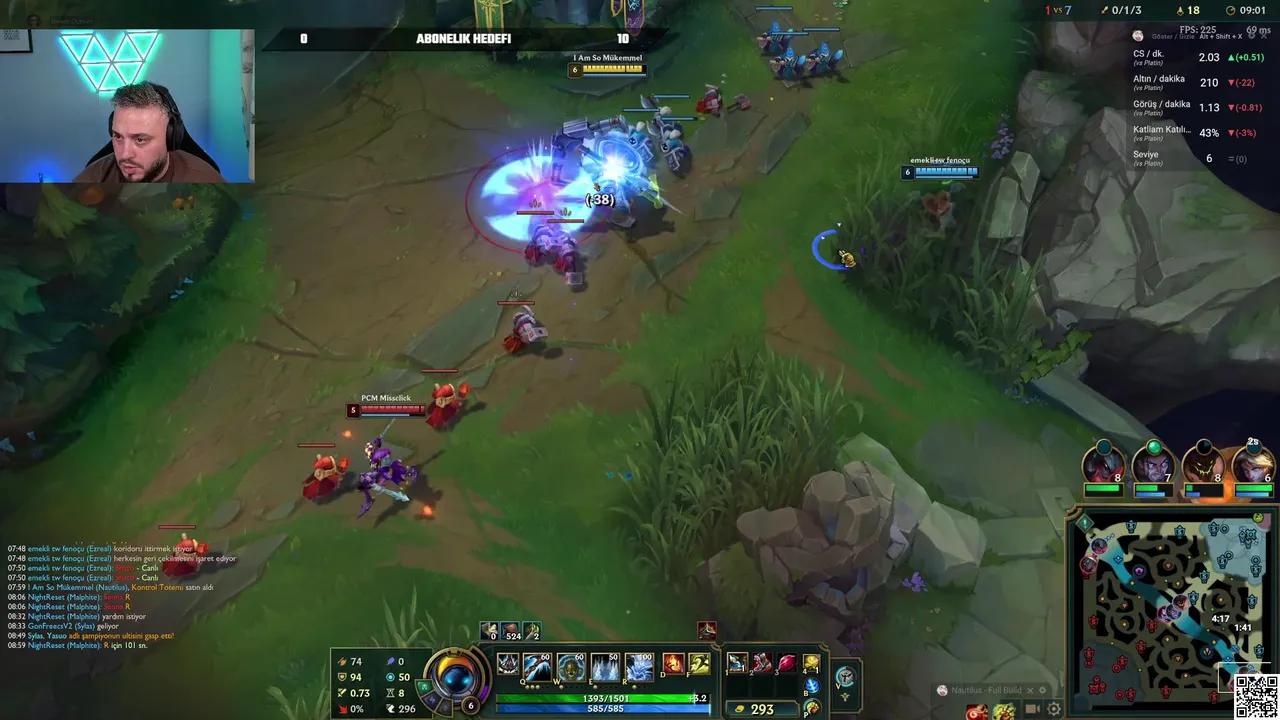
Task: Close the "Nautilus - Full Build" overlay
Action: (1030, 690)
